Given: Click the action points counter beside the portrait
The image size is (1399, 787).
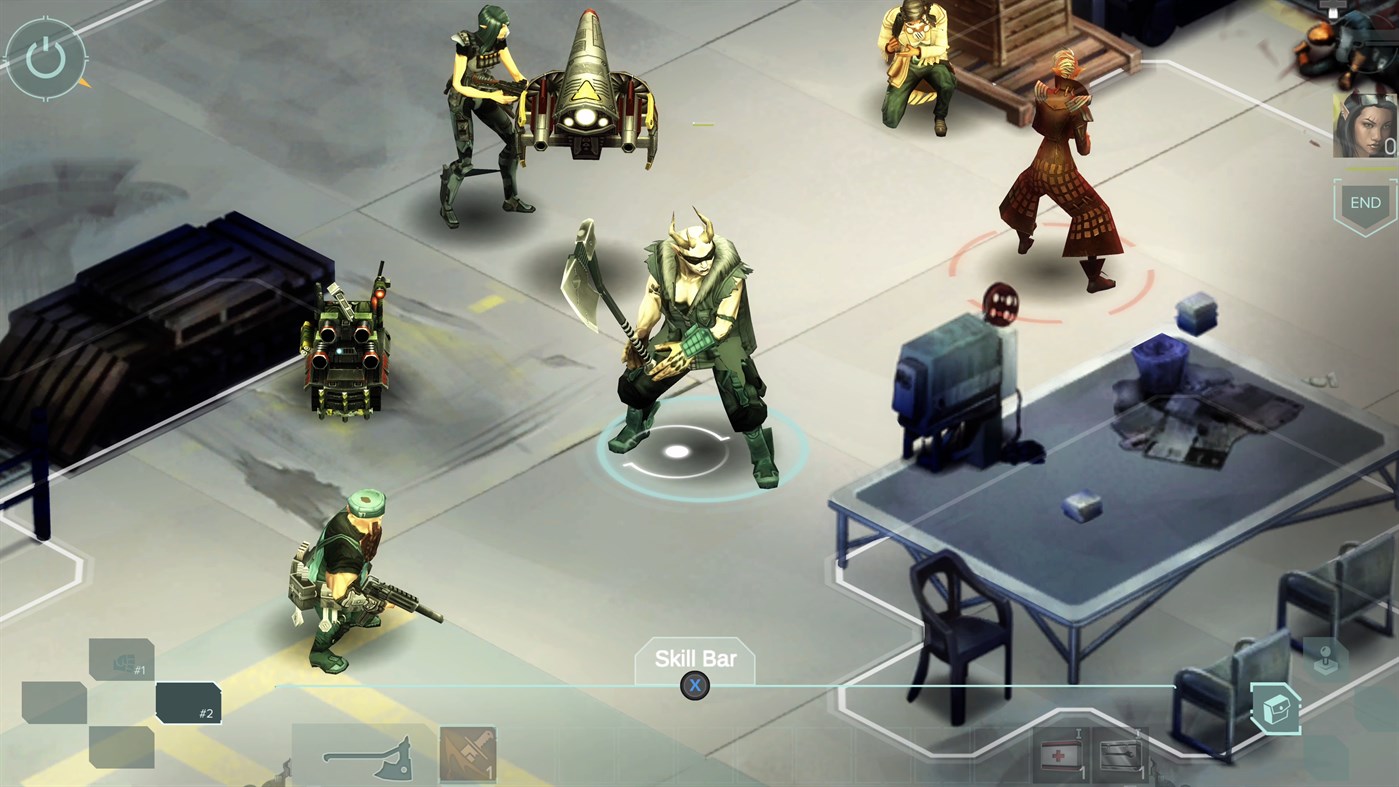Looking at the screenshot, I should (1388, 144).
